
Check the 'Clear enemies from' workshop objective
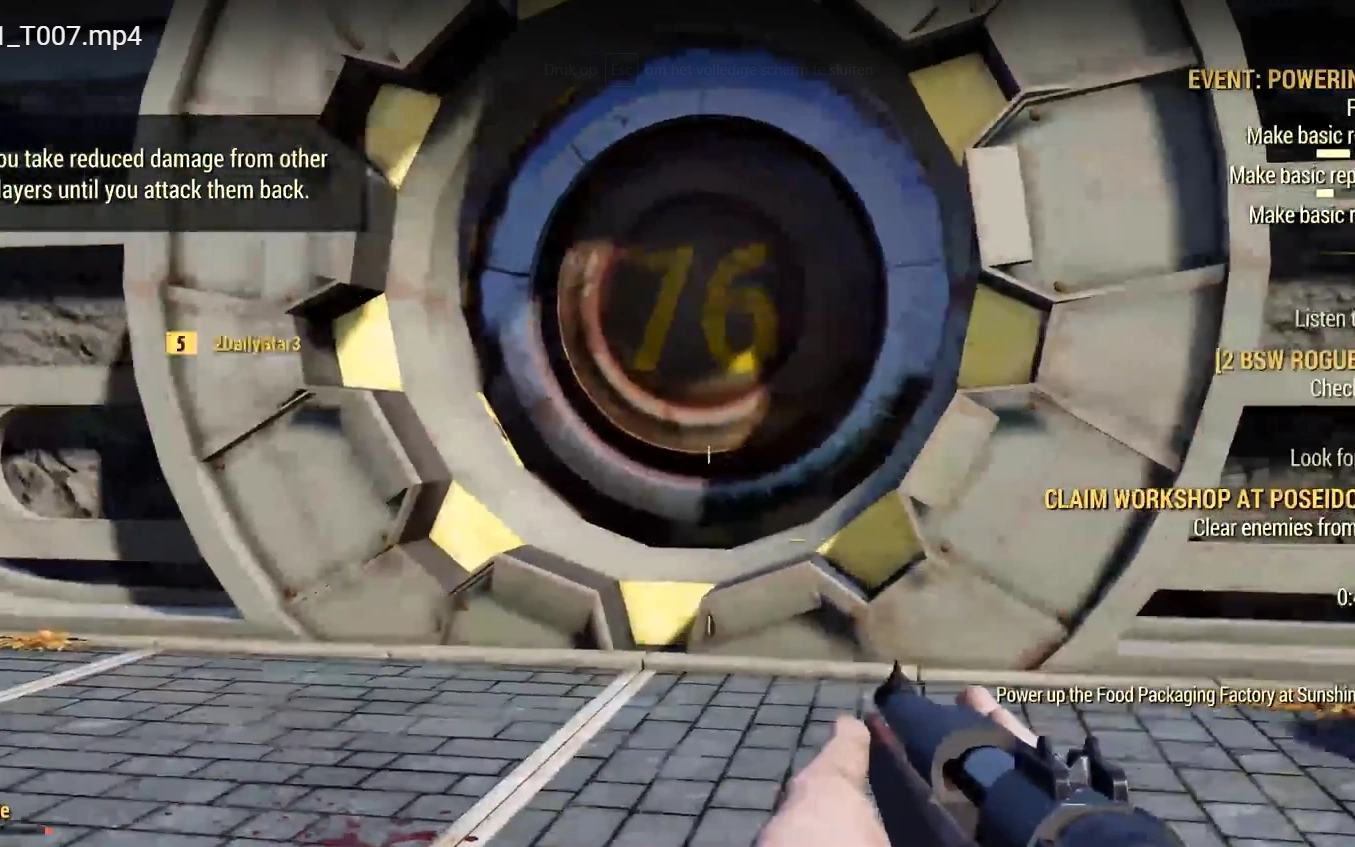tap(1271, 527)
